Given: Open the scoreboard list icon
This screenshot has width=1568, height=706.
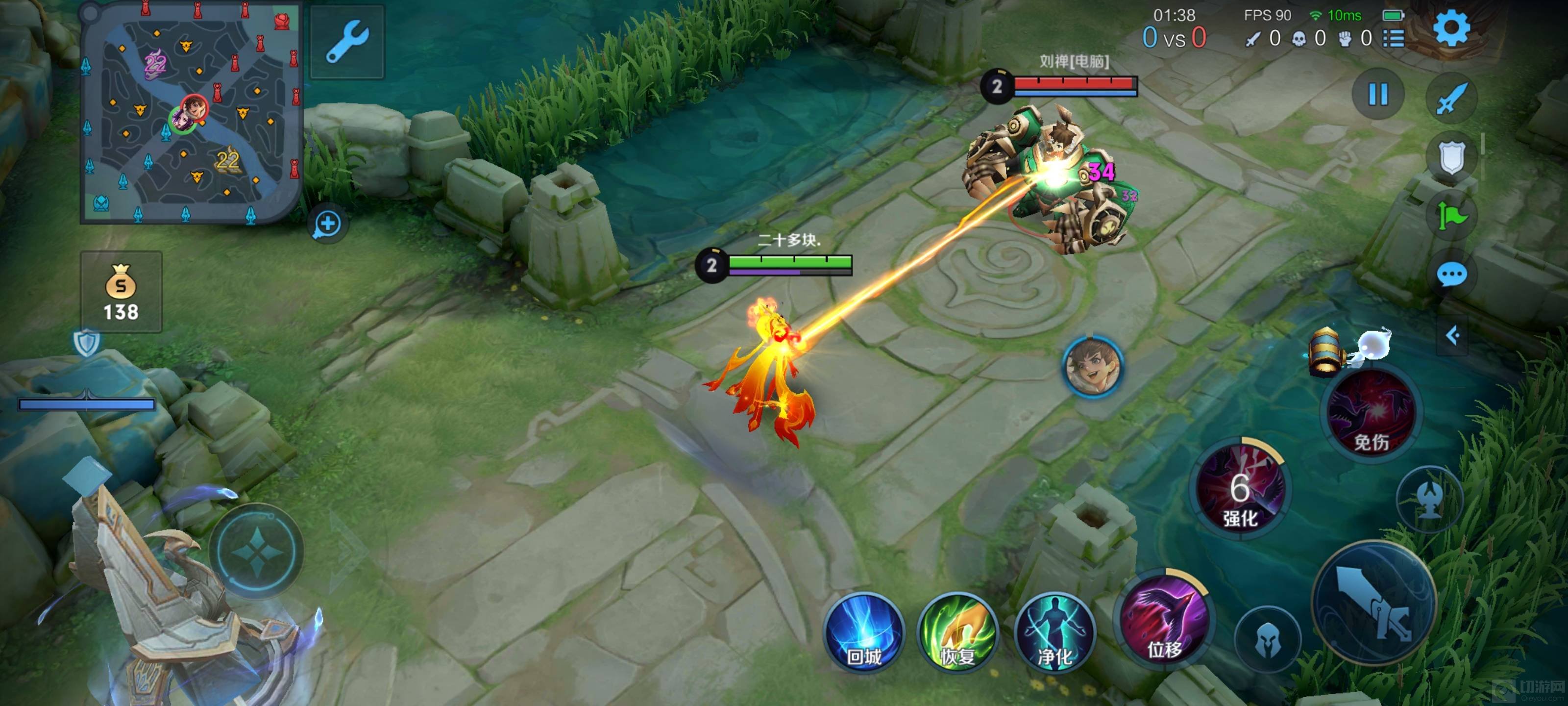Looking at the screenshot, I should click(1394, 38).
